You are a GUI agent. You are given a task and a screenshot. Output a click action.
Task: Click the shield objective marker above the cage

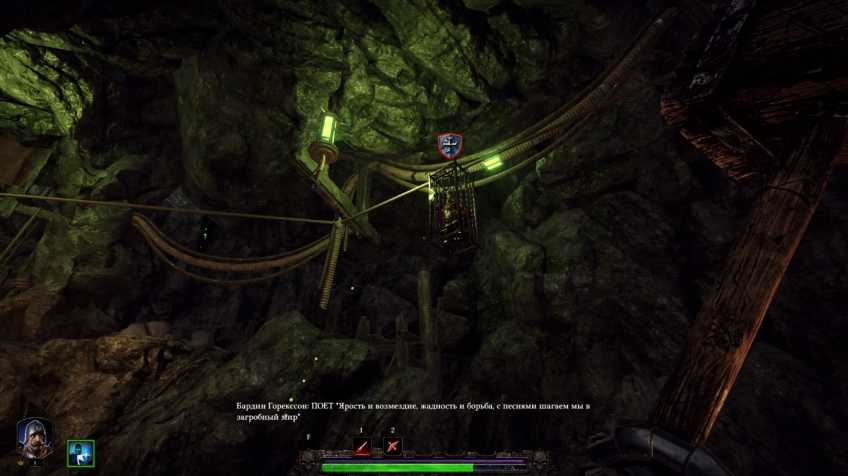pos(450,146)
